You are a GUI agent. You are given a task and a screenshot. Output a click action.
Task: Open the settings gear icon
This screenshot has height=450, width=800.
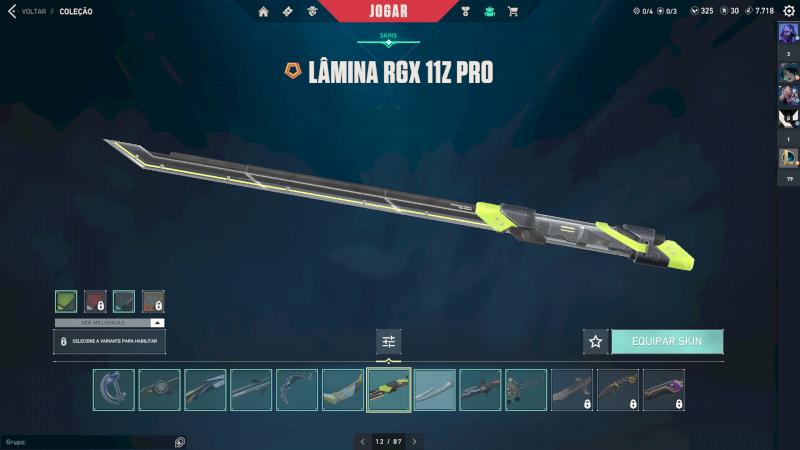point(788,11)
